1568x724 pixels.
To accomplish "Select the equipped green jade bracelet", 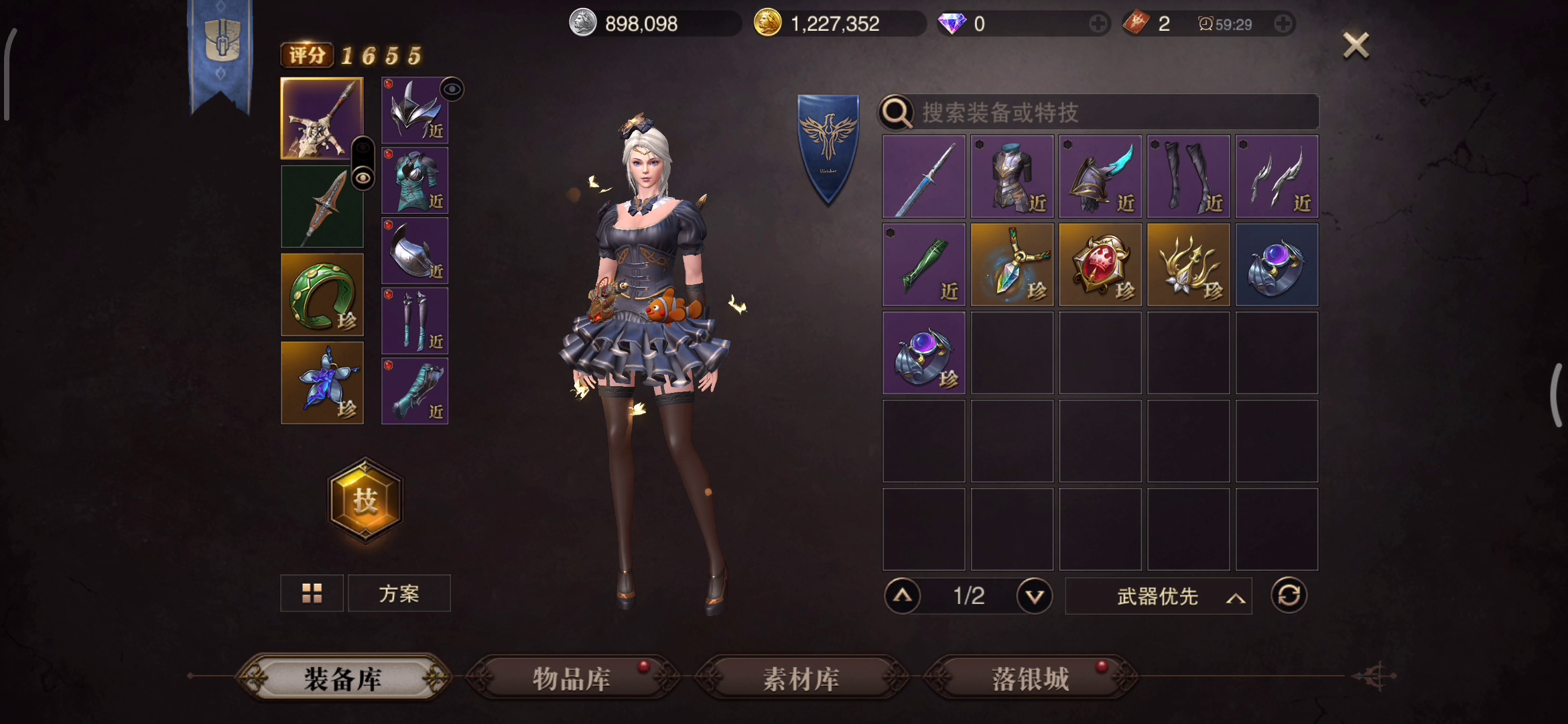I will coord(322,294).
